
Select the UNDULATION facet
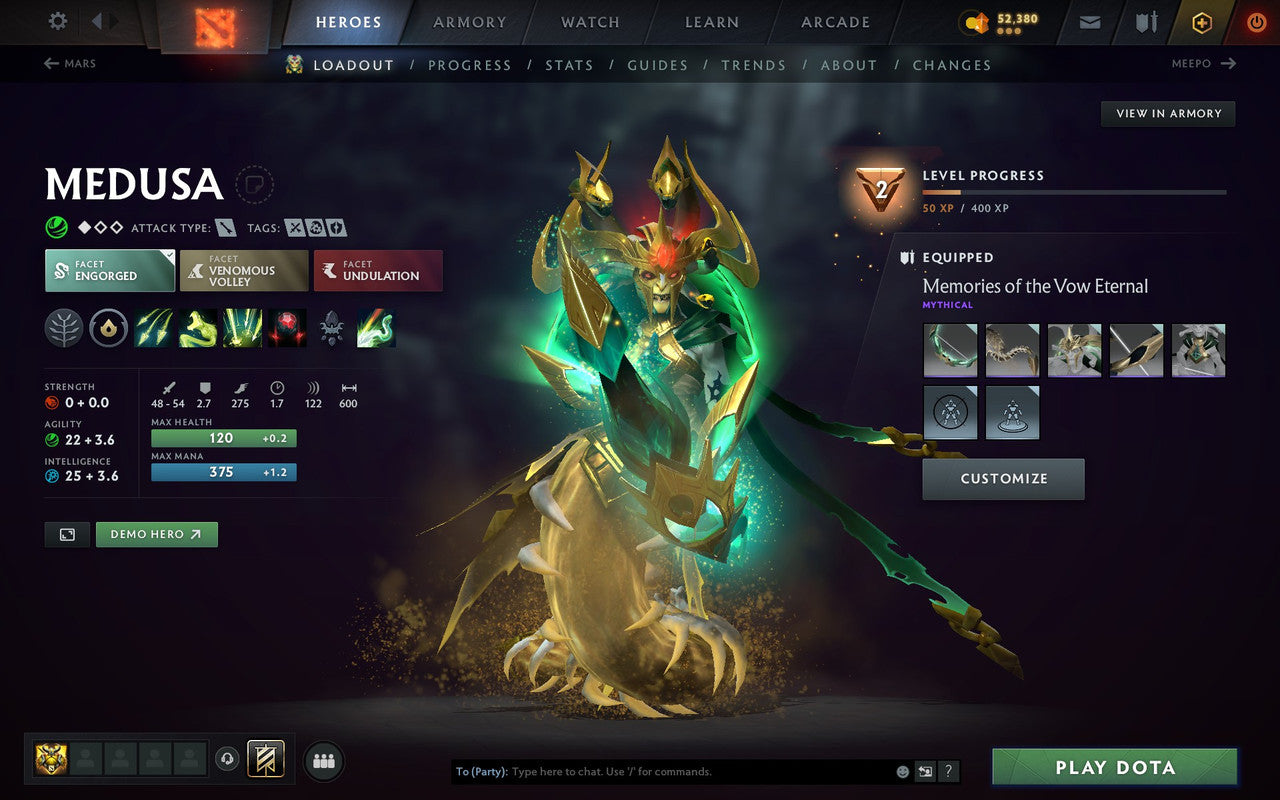[378, 270]
